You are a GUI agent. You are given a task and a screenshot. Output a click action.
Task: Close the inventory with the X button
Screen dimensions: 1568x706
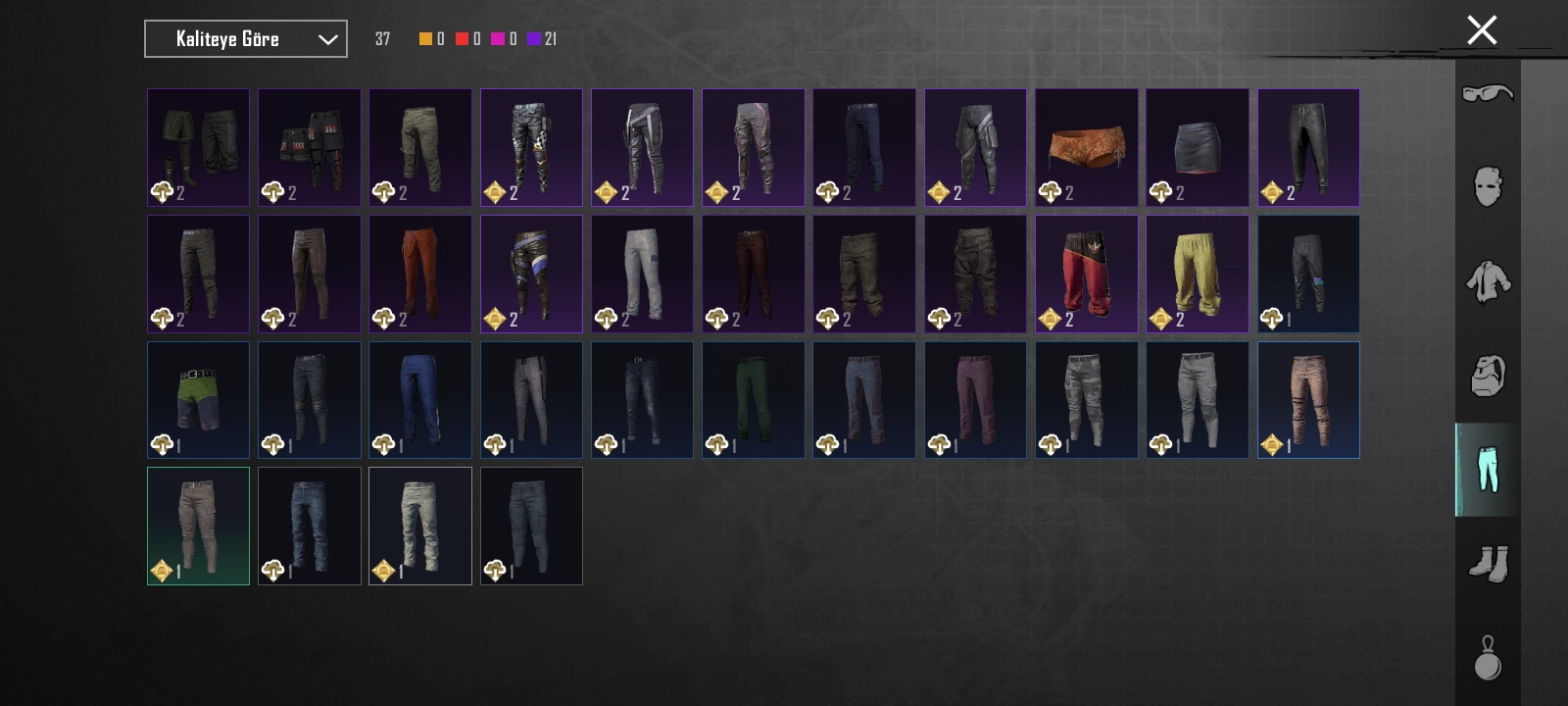click(x=1482, y=30)
